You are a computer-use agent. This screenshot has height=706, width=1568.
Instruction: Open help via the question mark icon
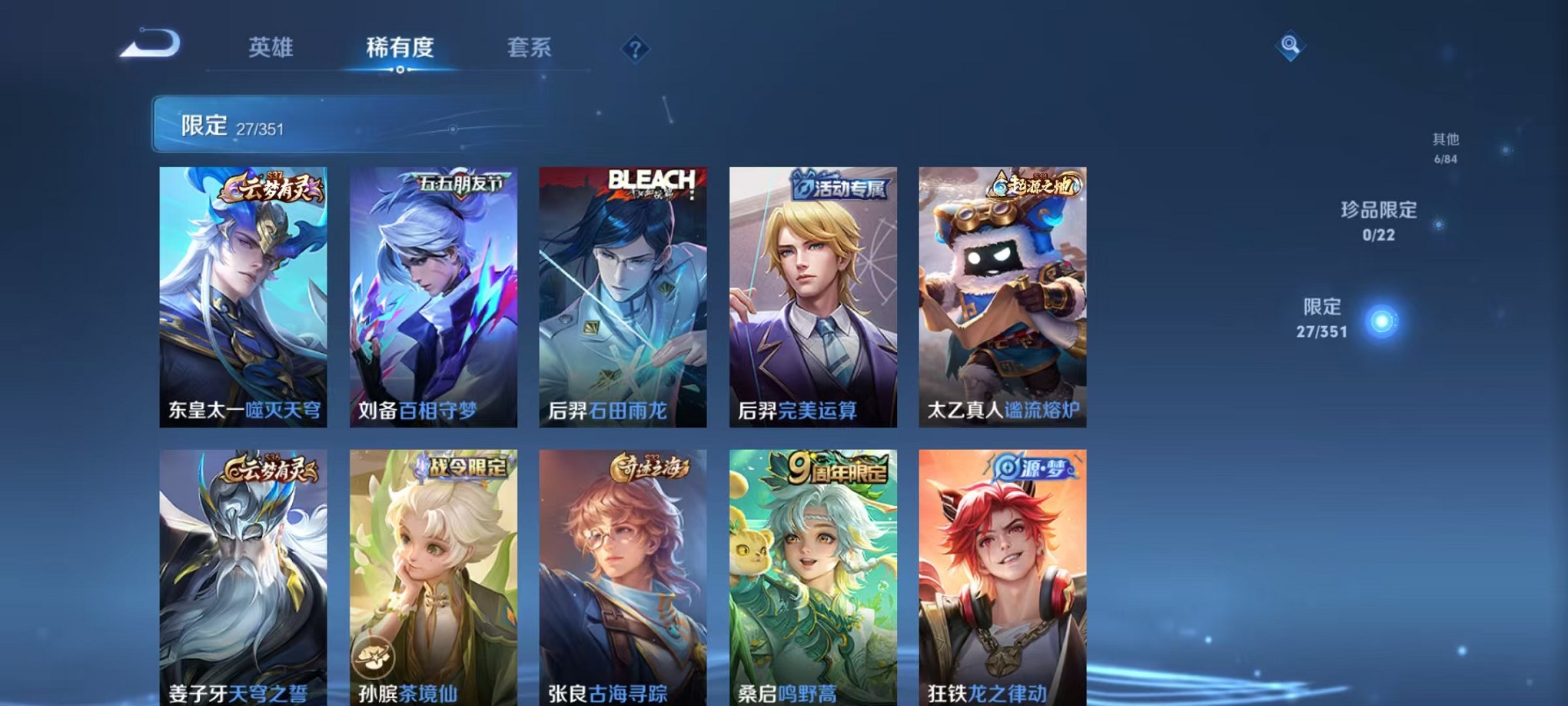point(634,49)
